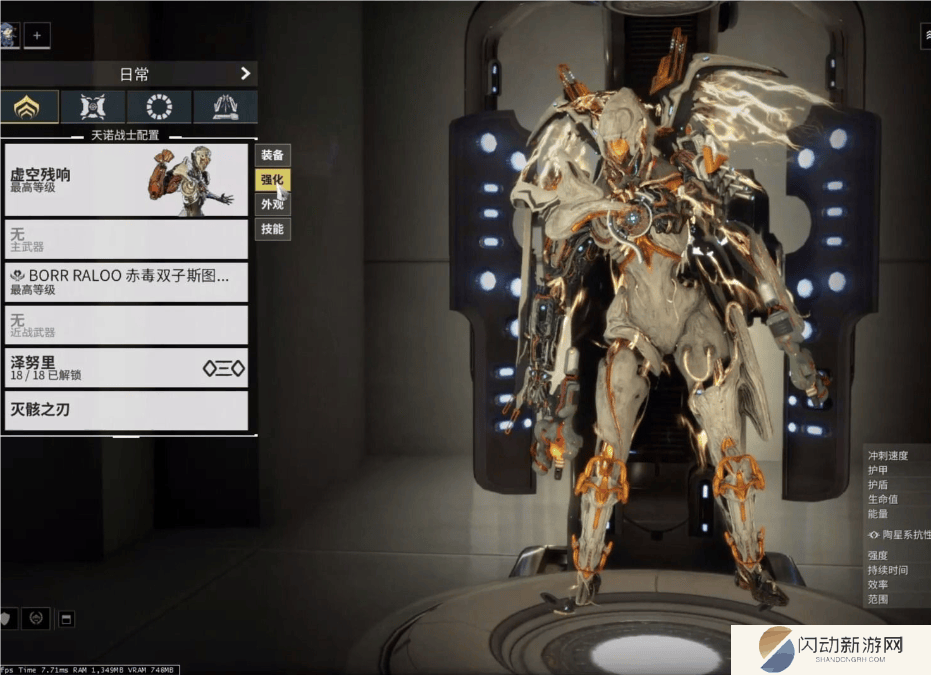Choose the empty 近战武器 melee slot
The width and height of the screenshot is (931, 675).
click(x=126, y=325)
